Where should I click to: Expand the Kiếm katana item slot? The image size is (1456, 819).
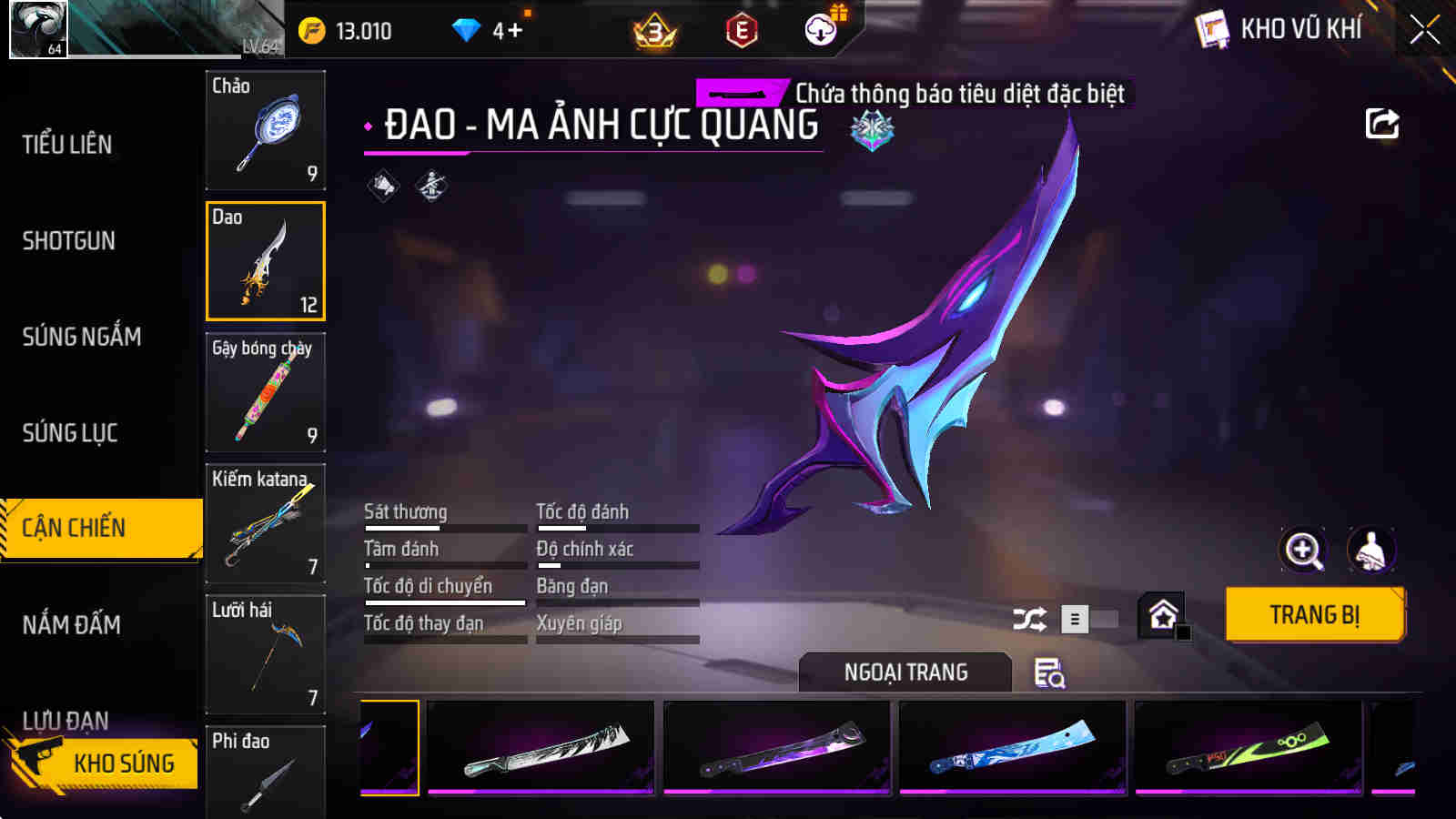point(265,525)
